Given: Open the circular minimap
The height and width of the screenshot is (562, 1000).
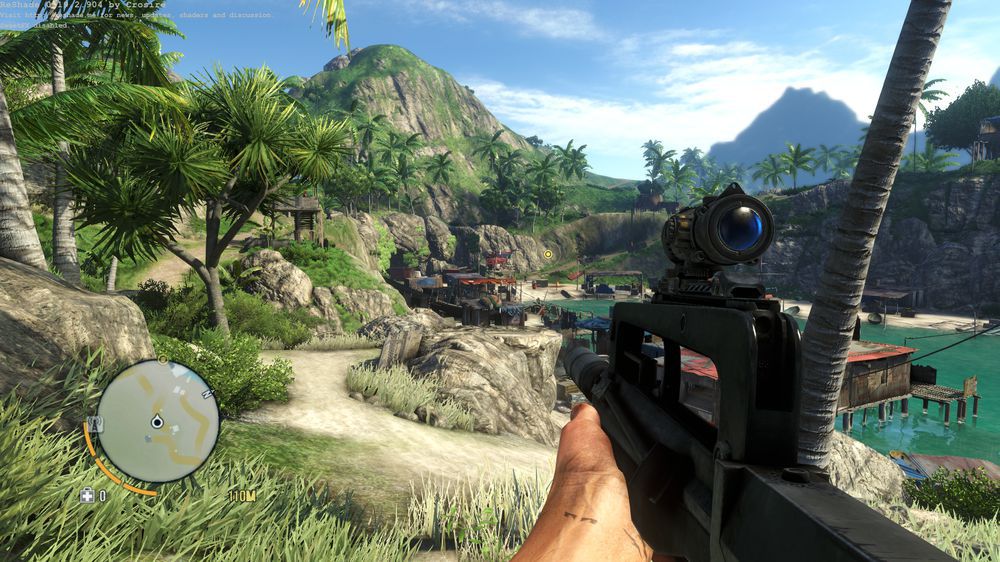Looking at the screenshot, I should [x=157, y=421].
